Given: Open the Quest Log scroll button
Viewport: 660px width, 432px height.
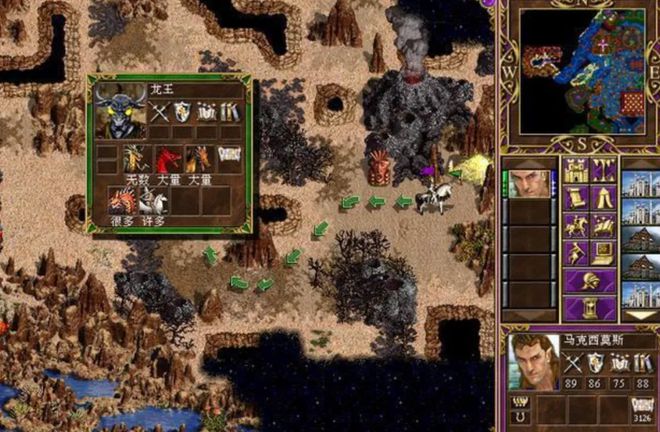Looking at the screenshot, I should 575,198.
